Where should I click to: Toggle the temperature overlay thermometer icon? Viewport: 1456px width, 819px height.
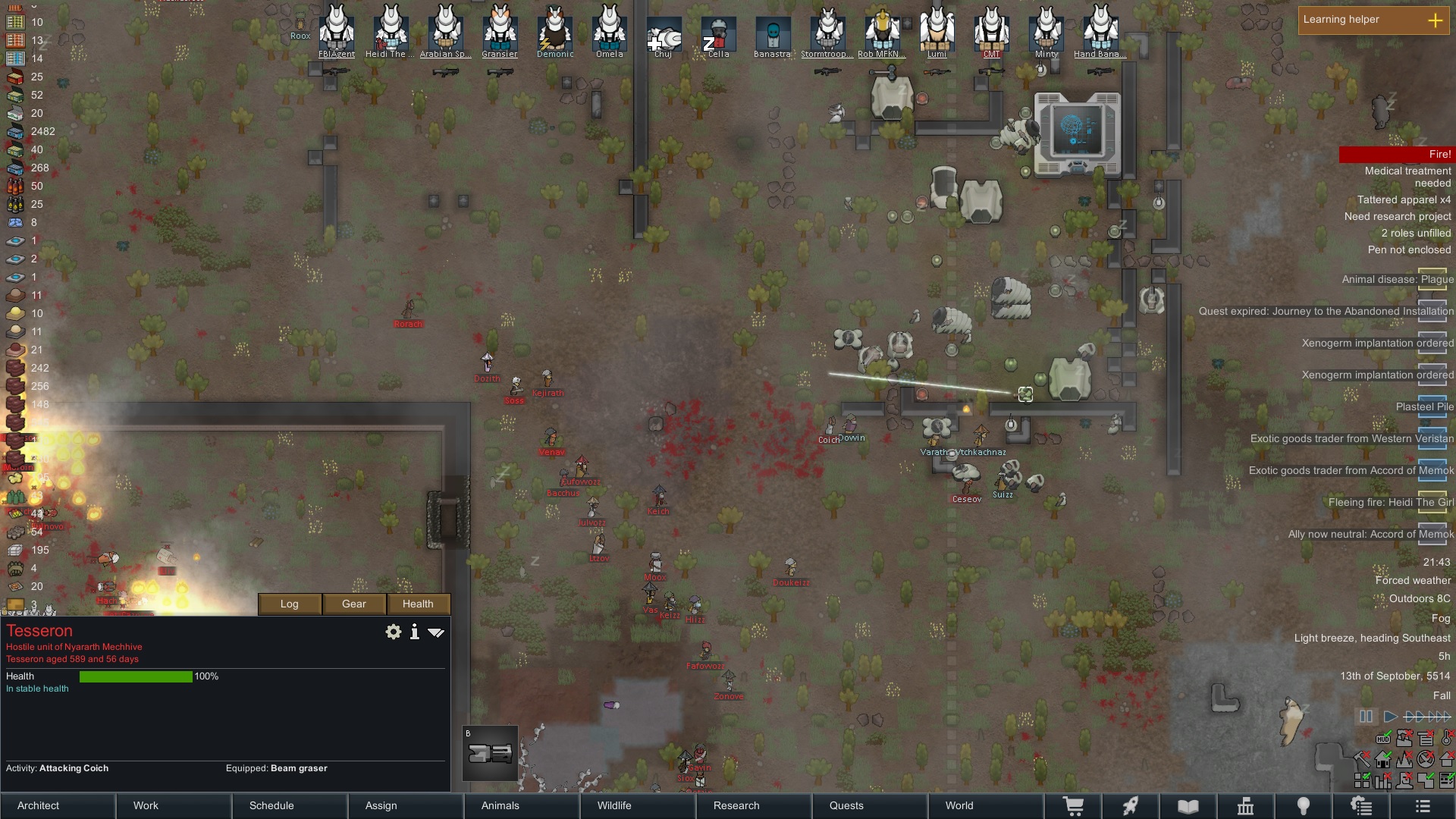(1446, 739)
